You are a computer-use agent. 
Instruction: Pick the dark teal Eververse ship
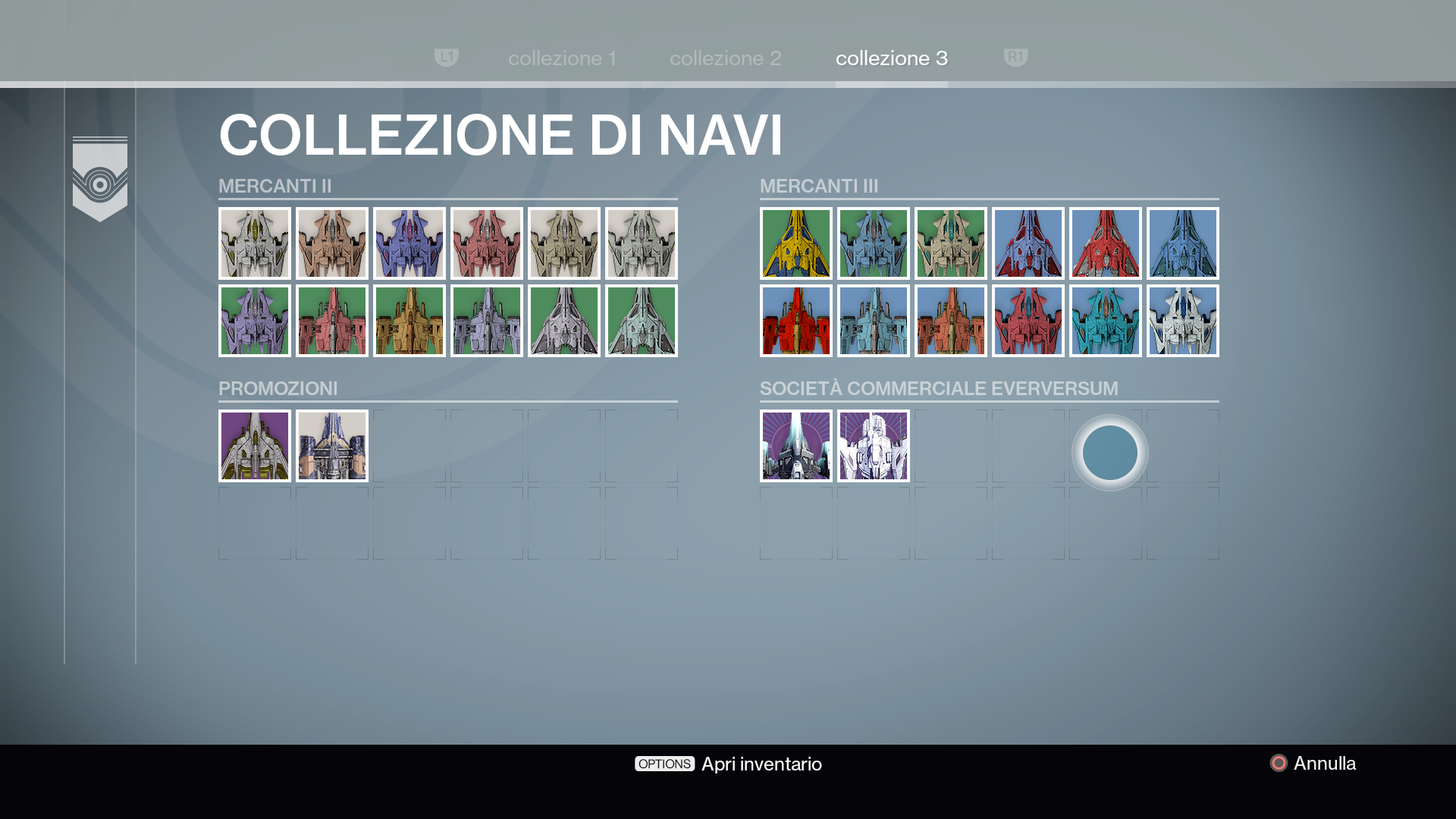click(x=795, y=446)
